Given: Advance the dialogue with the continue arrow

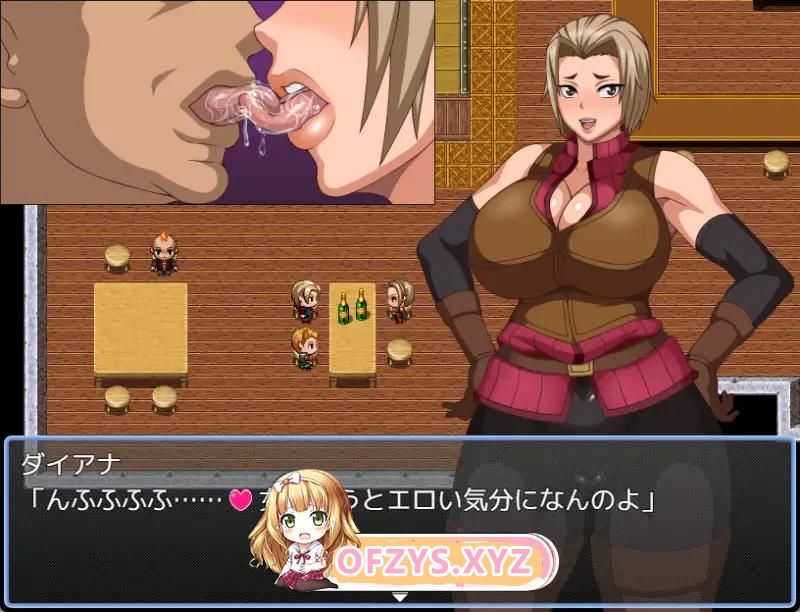Looking at the screenshot, I should [400, 596].
